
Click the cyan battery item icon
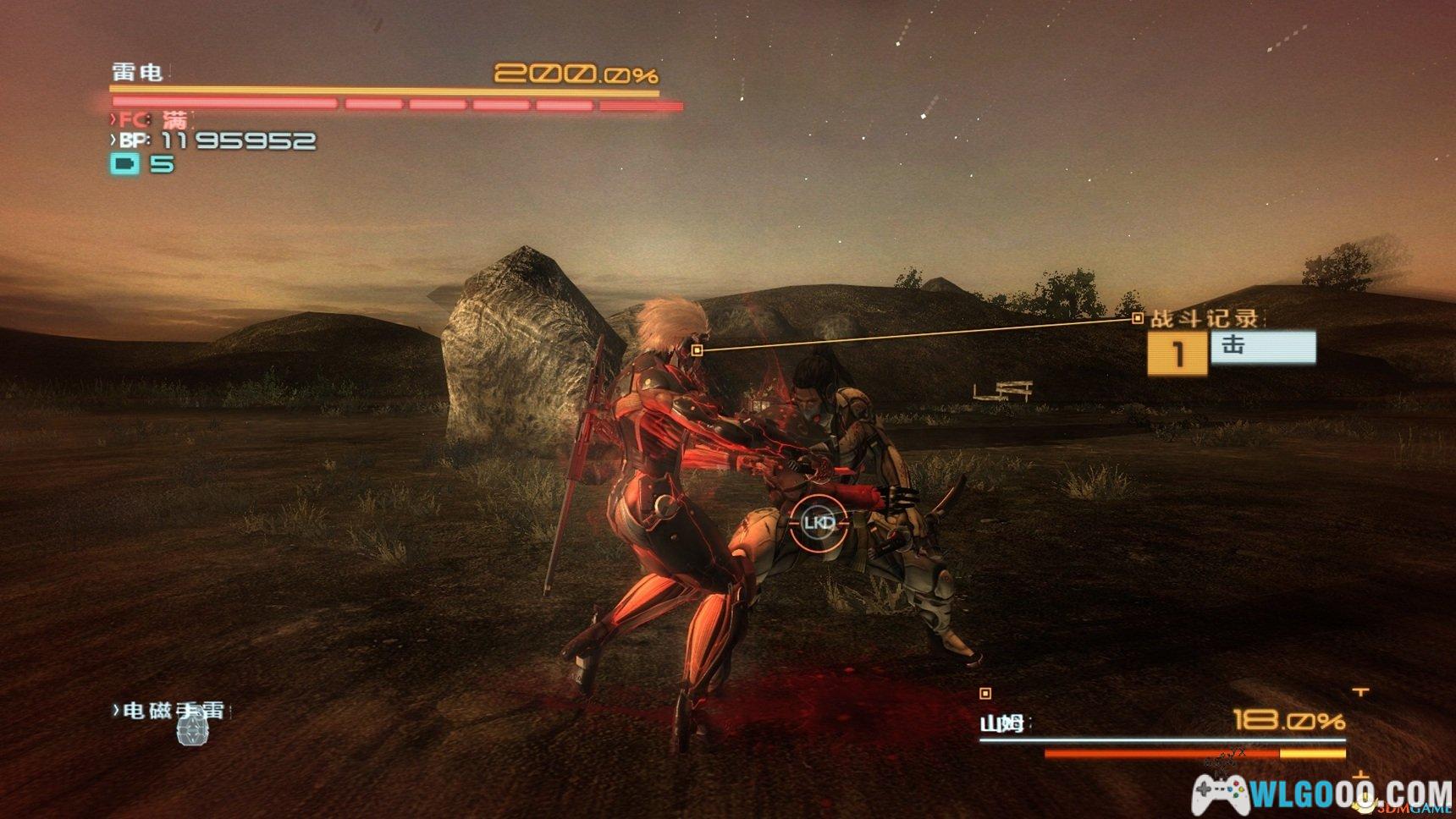coord(125,163)
